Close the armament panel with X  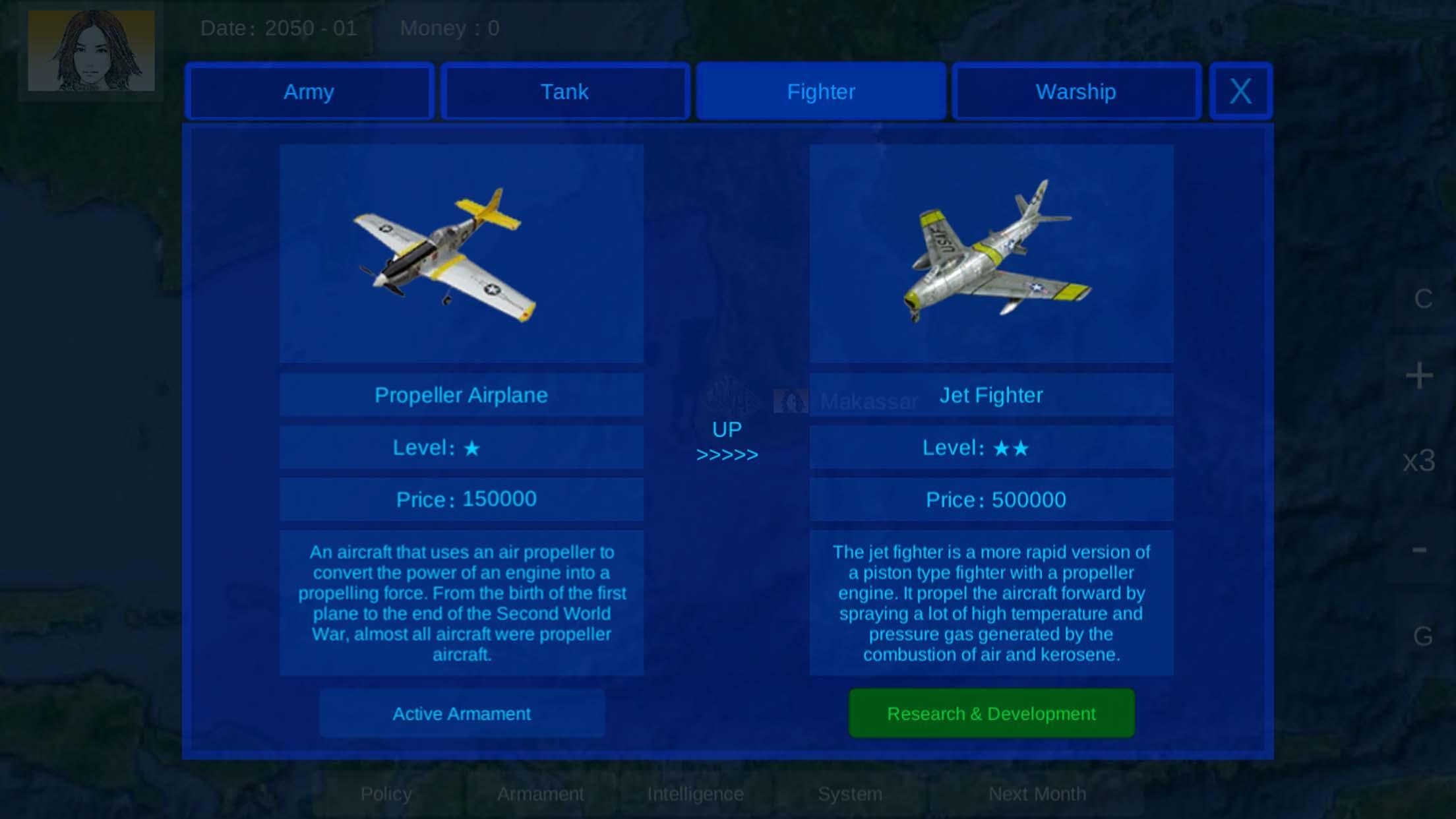pos(1240,92)
